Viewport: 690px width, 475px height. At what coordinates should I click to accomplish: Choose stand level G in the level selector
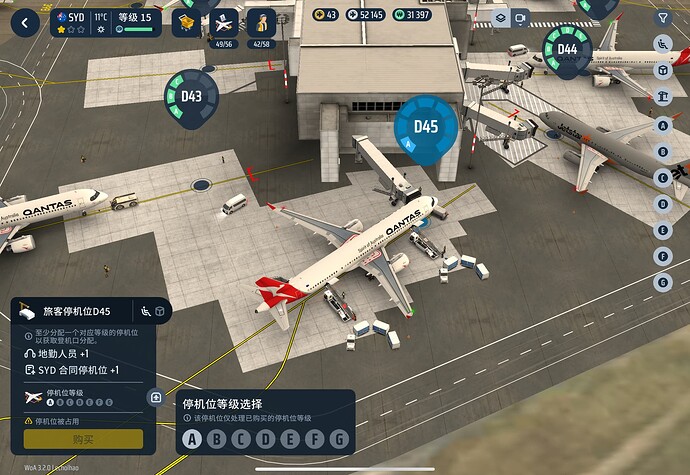[x=340, y=439]
